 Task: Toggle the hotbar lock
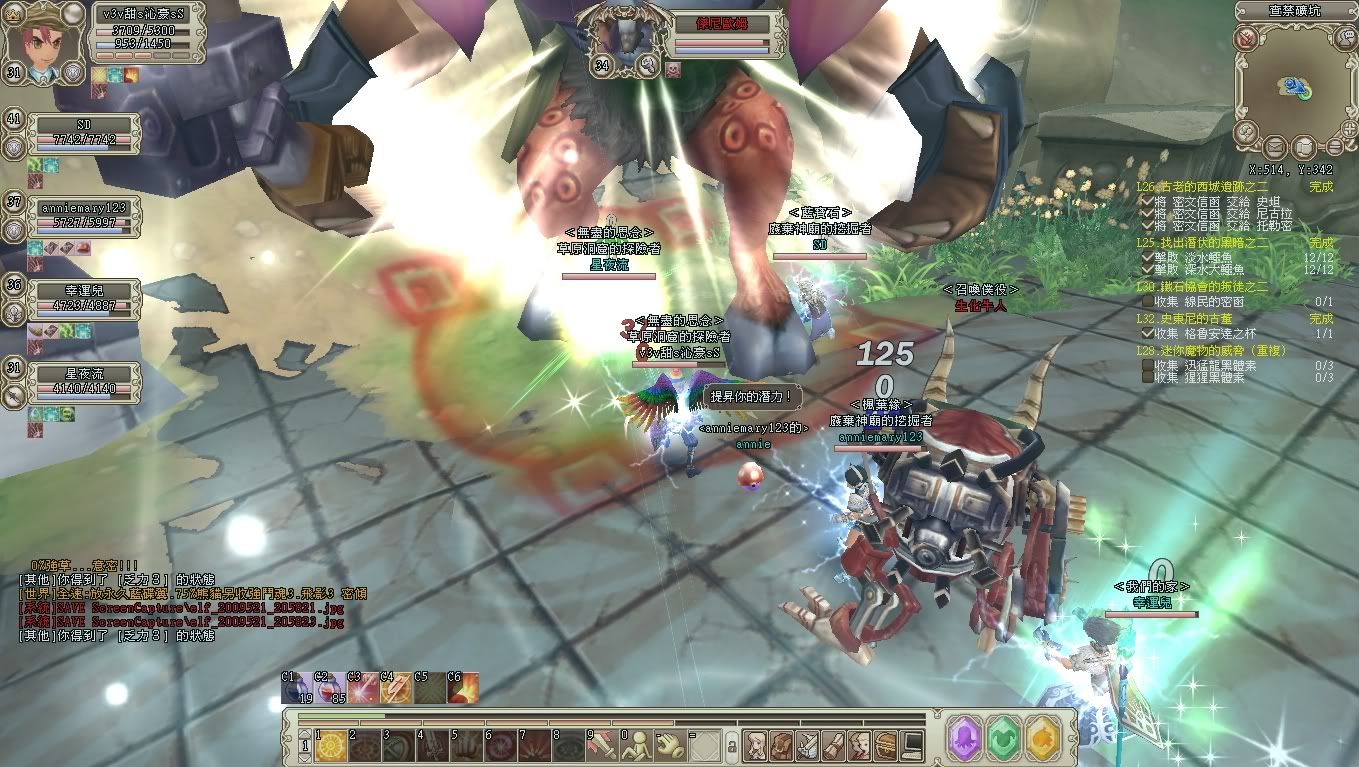(731, 746)
